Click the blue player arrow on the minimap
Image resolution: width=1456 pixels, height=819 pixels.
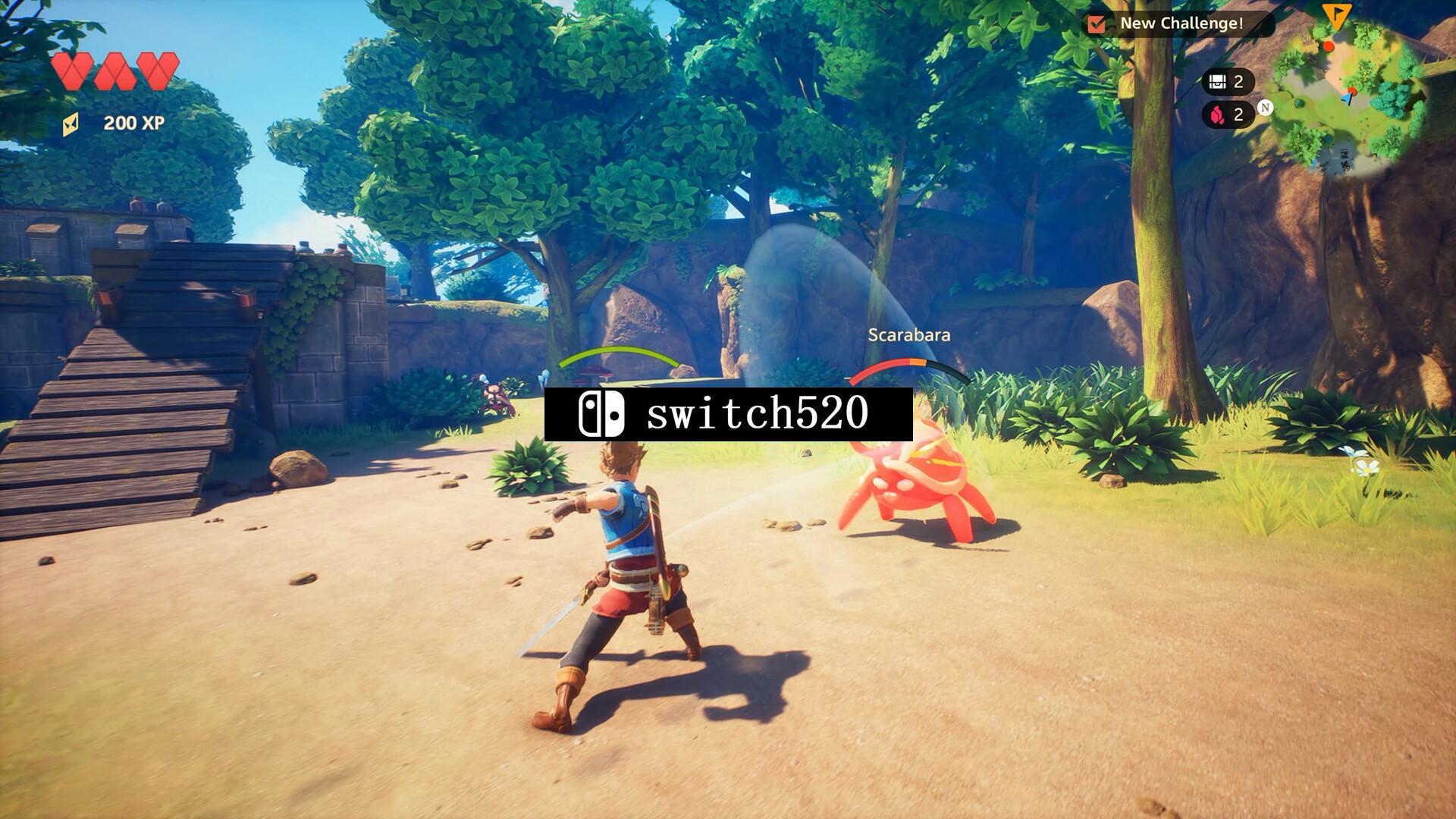pyautogui.click(x=1348, y=96)
